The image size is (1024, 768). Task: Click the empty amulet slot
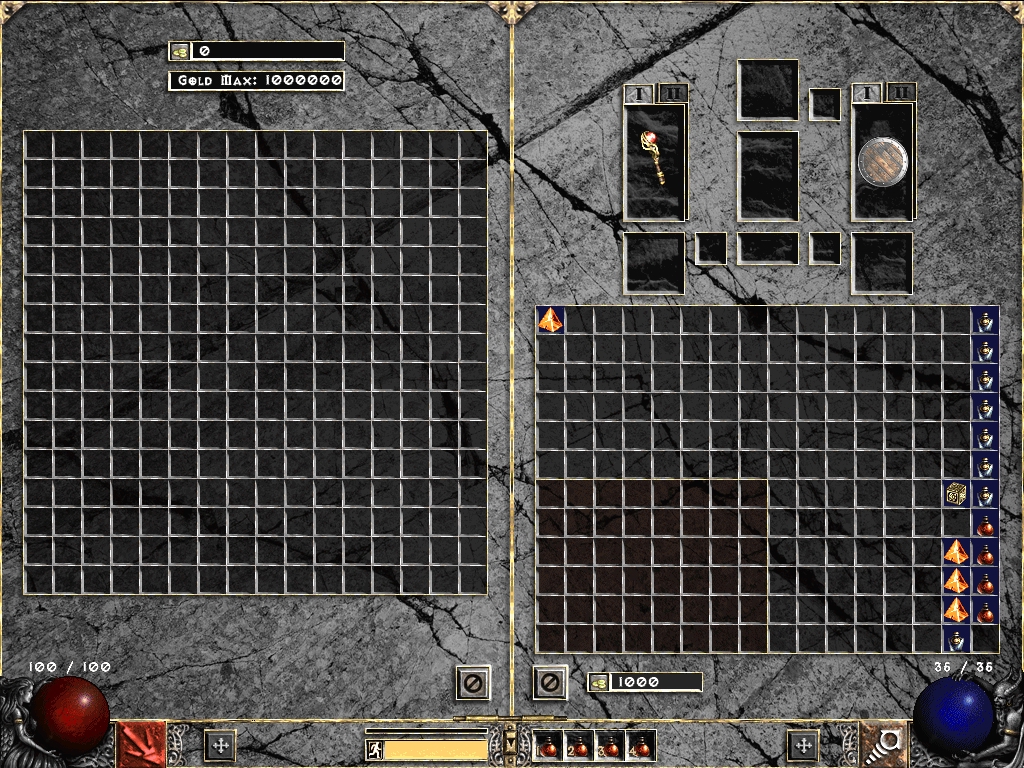click(825, 104)
